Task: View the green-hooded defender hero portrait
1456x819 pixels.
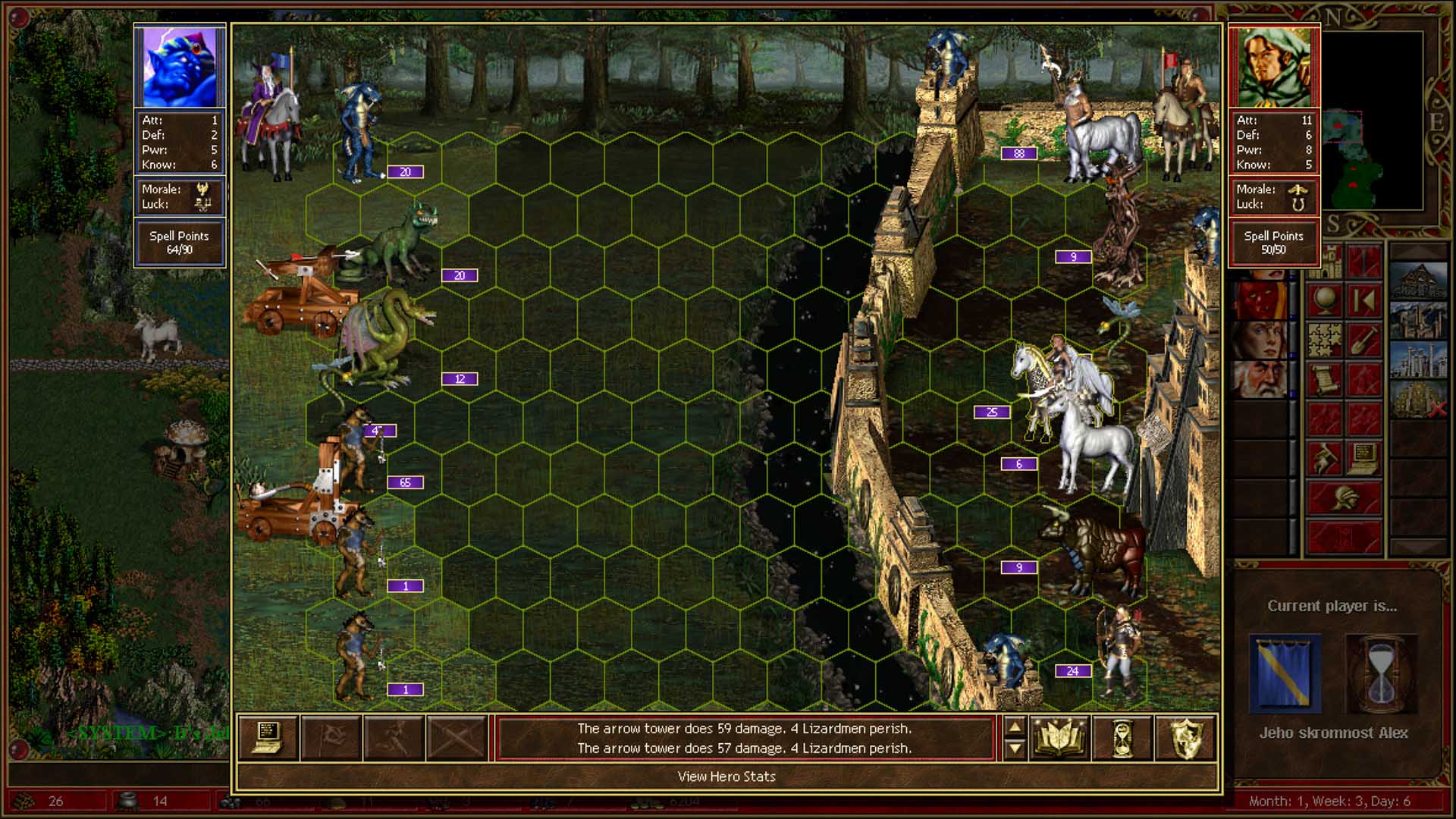Action: (1274, 67)
